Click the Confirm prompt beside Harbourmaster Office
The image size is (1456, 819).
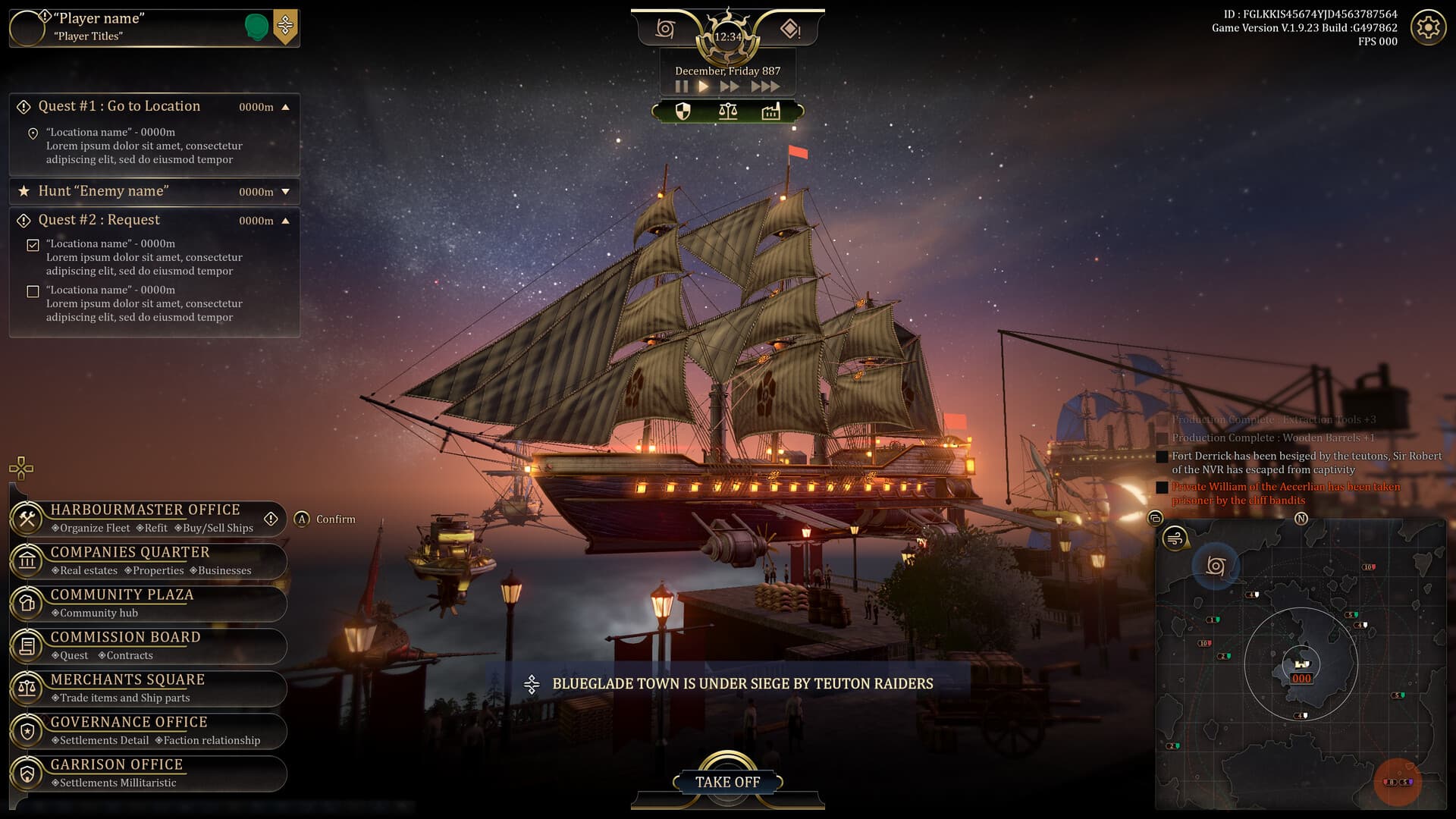coord(326,519)
